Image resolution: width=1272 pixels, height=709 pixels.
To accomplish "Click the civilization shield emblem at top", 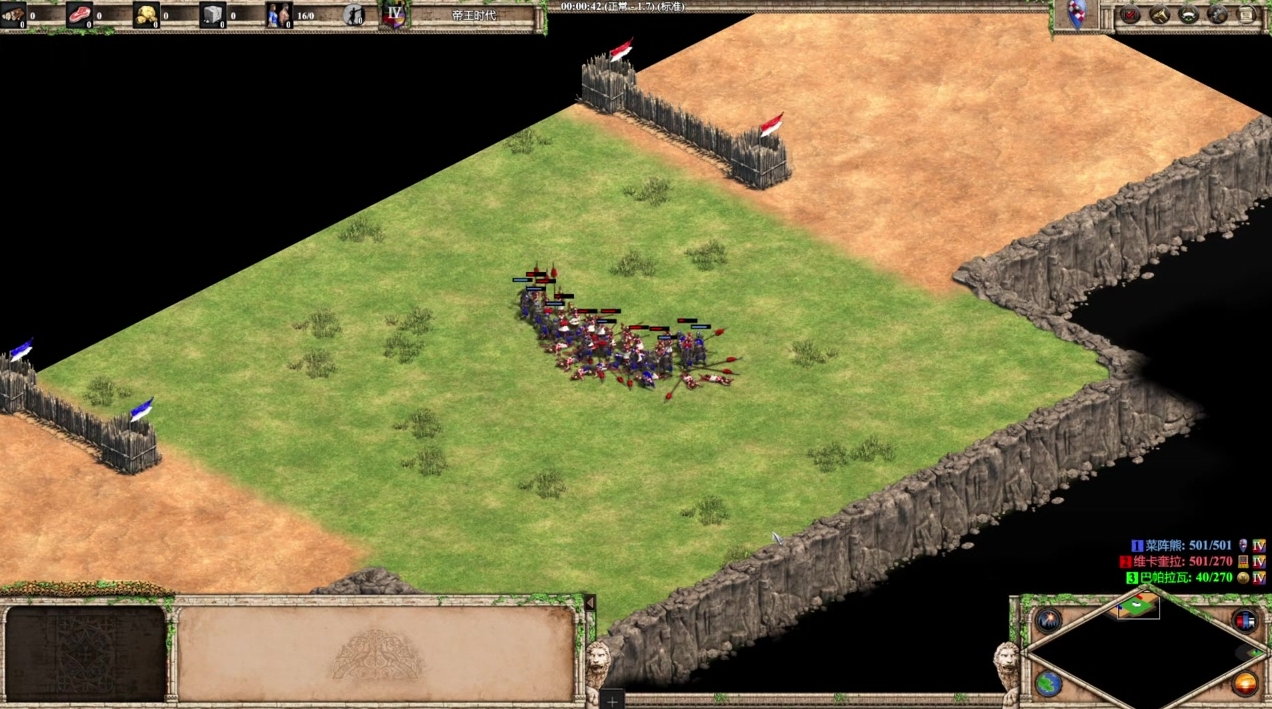I will (1077, 15).
